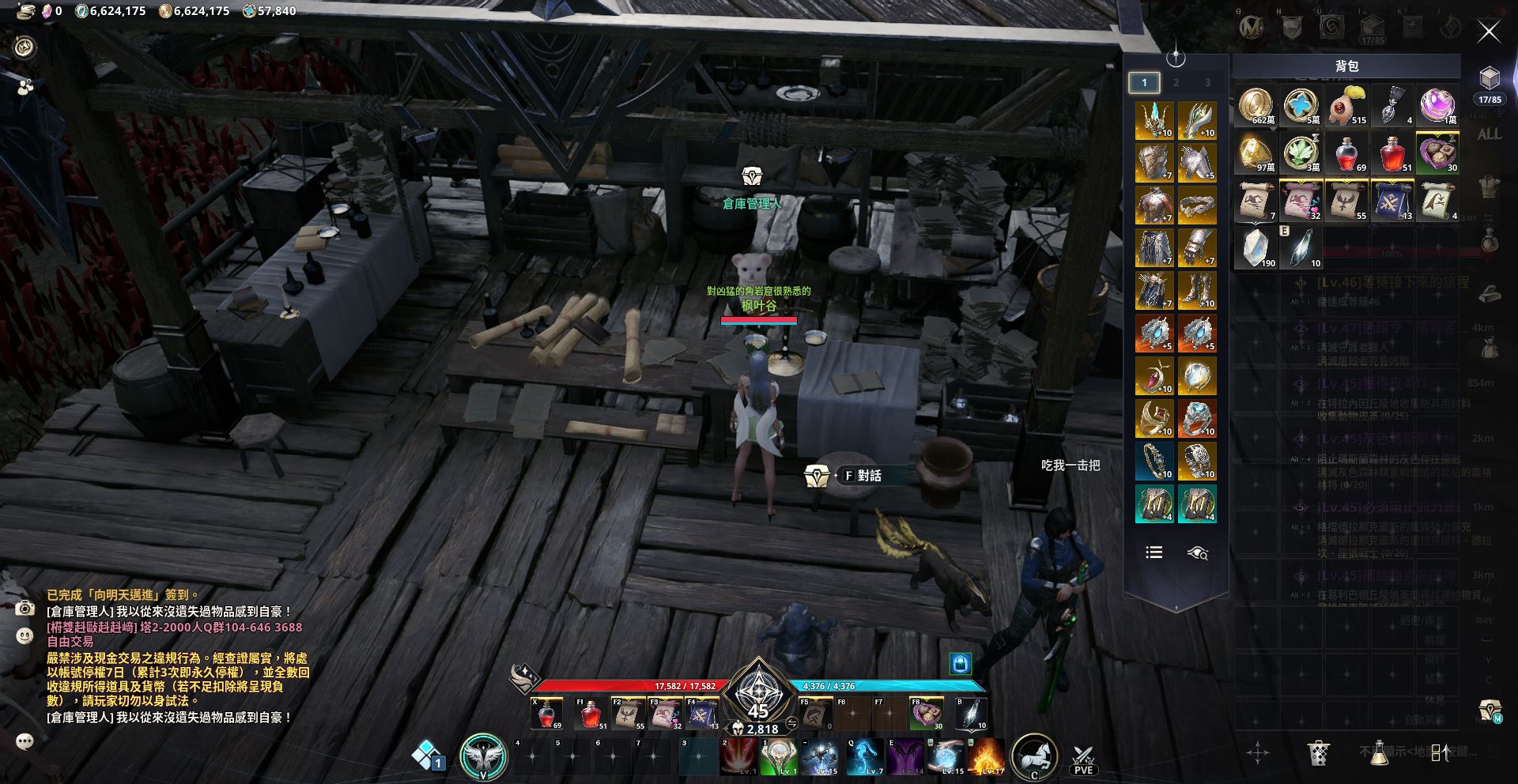The image size is (1518, 784).
Task: Toggle the equipment inspect eye icon
Action: click(x=1197, y=552)
